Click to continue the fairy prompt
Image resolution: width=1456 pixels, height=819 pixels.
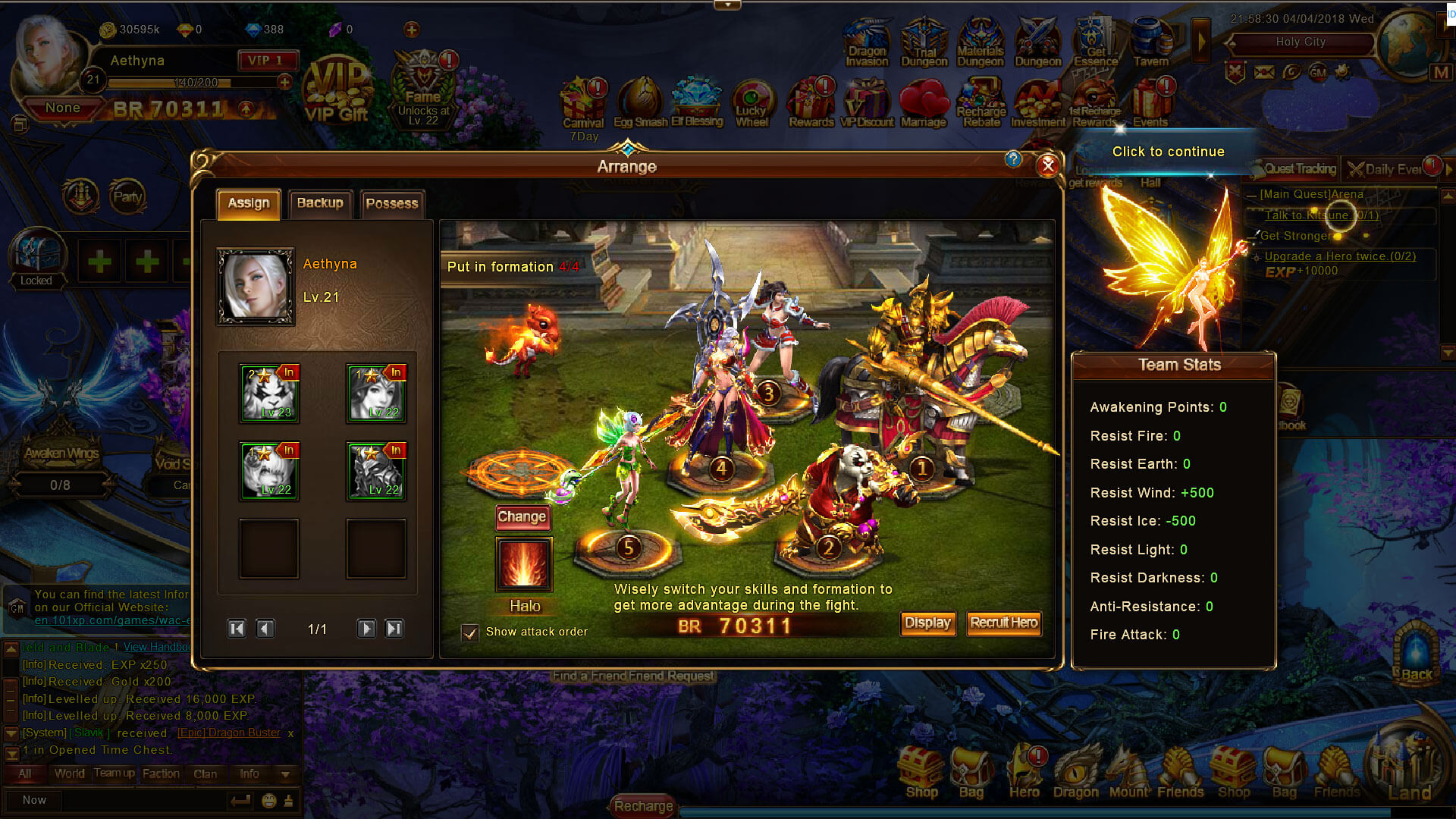(x=1168, y=152)
